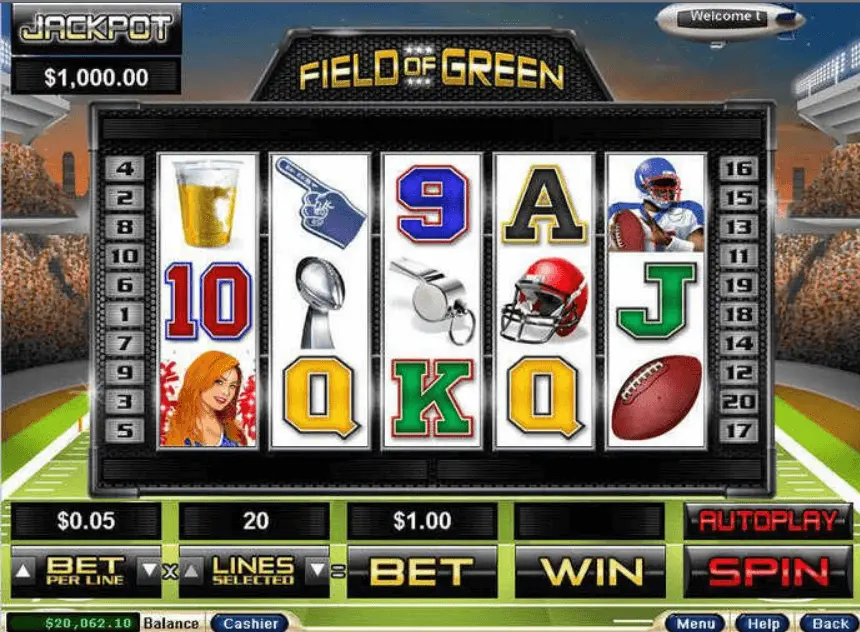
Task: Go Back from the slot game
Action: coord(830,623)
